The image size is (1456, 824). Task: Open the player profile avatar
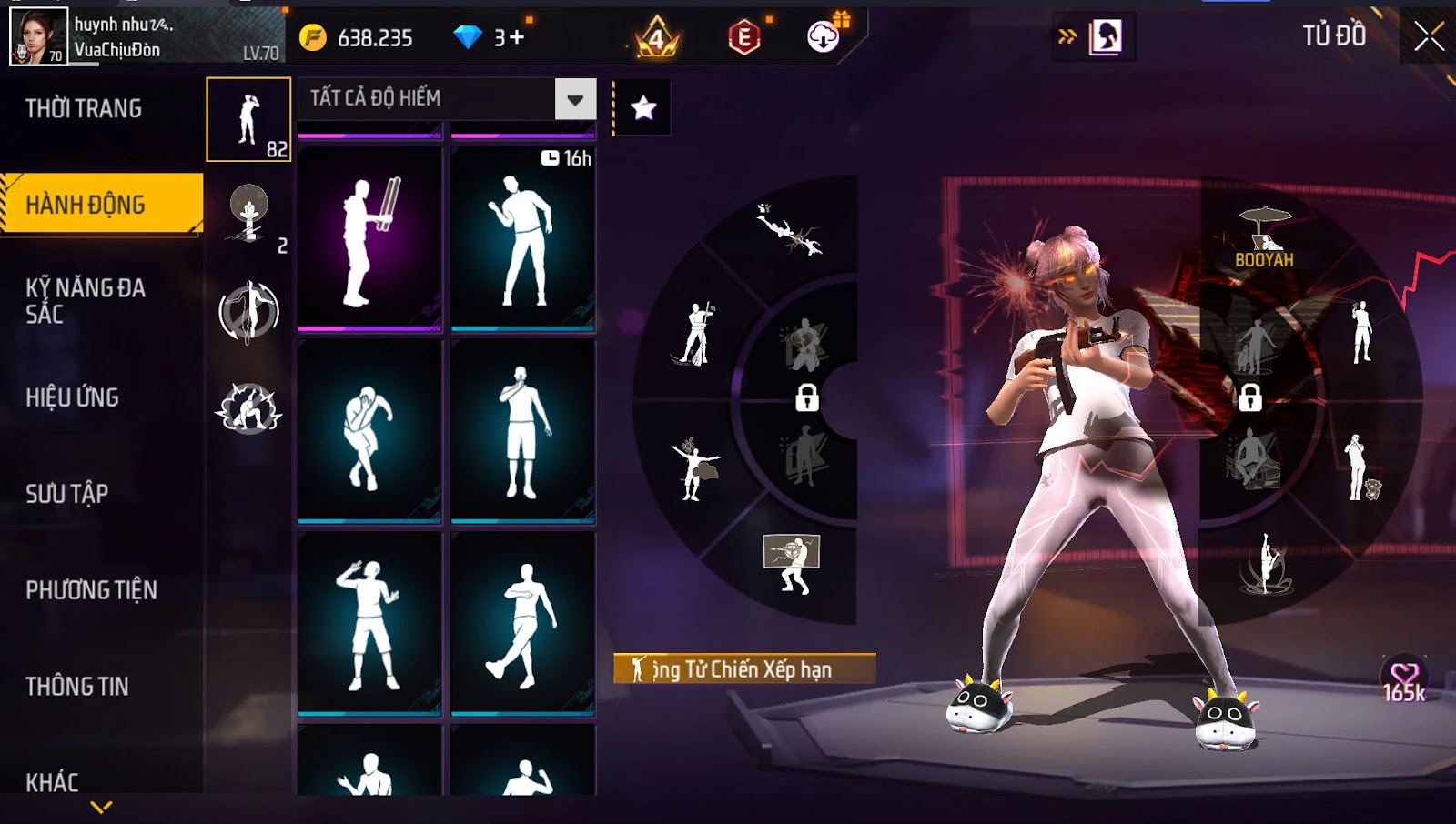[38, 36]
